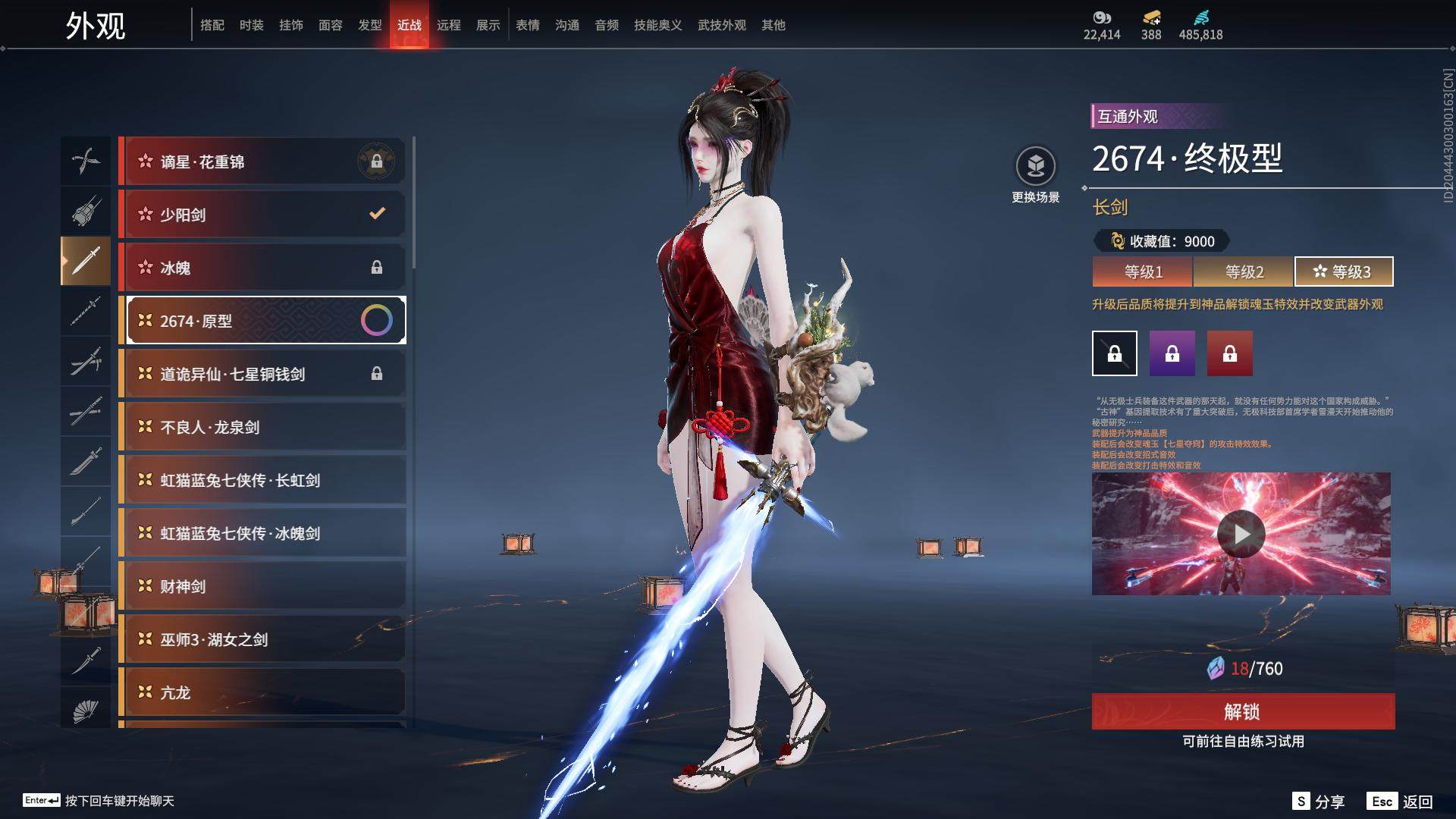Click the 更换场景 change scene button
The image size is (1456, 819).
[1035, 174]
